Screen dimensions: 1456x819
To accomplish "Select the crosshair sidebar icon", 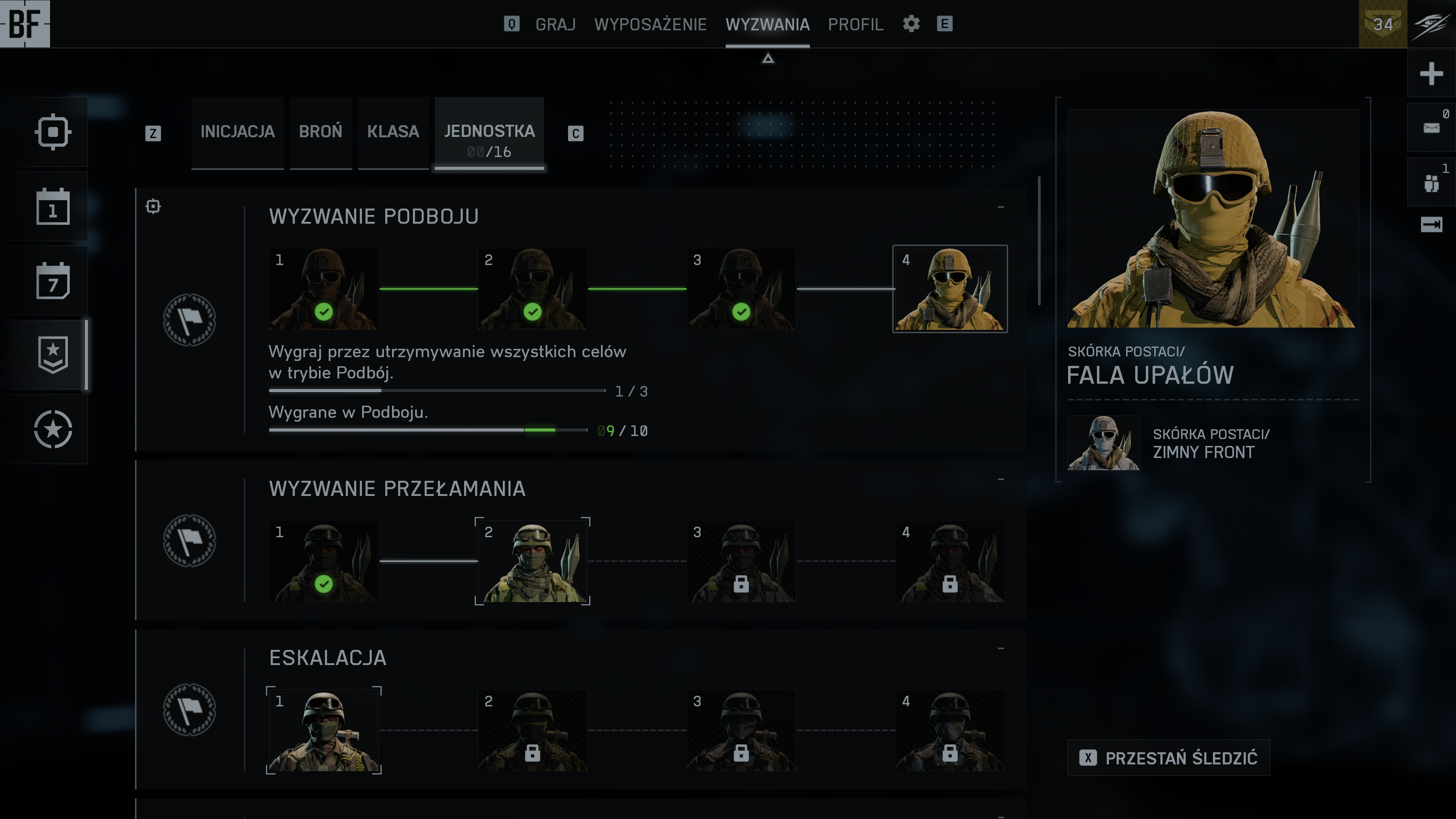I will [53, 132].
